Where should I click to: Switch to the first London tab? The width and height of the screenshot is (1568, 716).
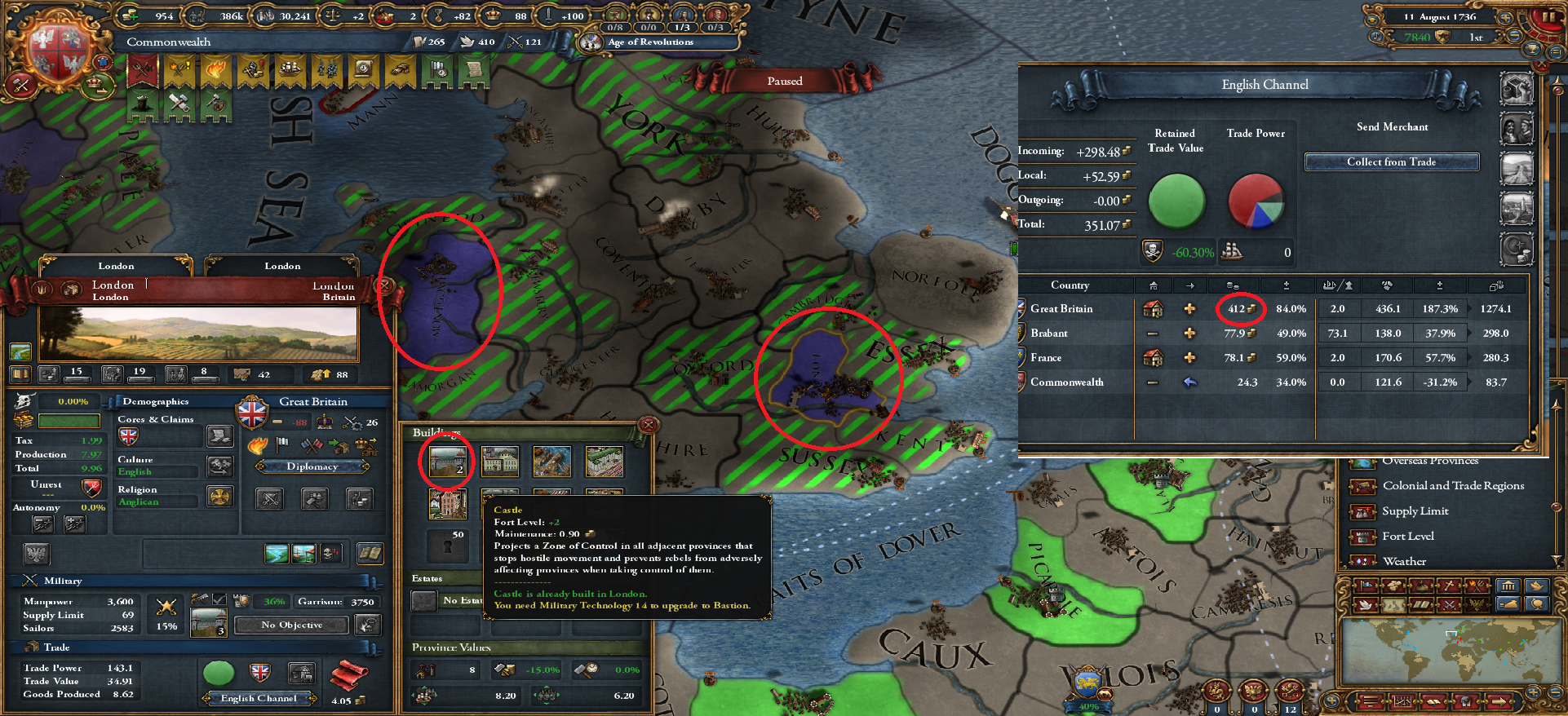coord(116,265)
